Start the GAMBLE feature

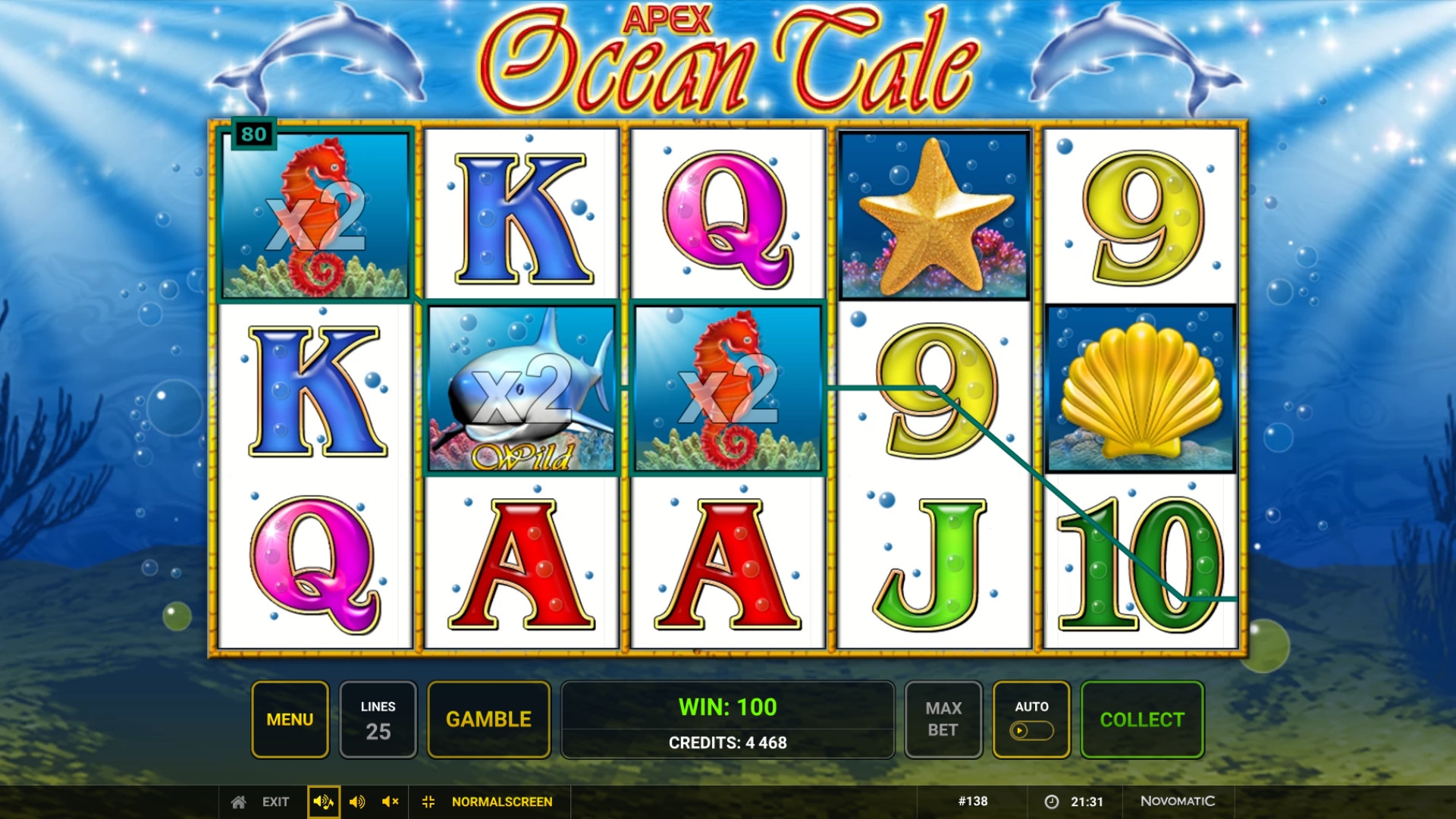coord(488,720)
